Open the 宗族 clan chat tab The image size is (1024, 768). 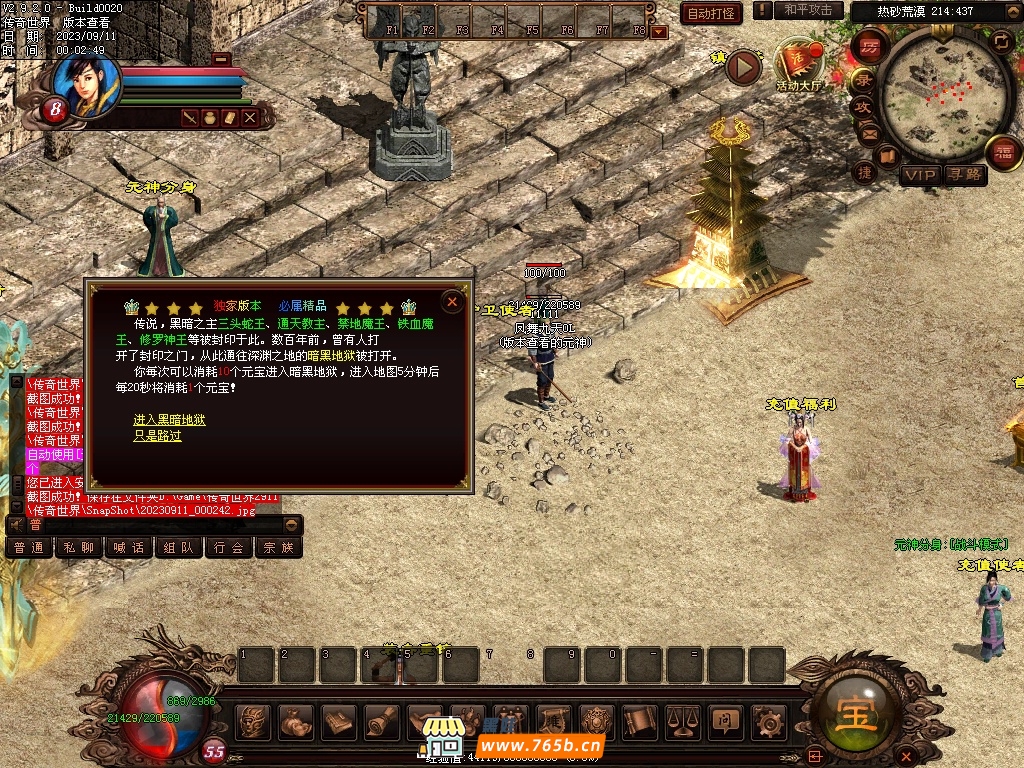click(279, 548)
